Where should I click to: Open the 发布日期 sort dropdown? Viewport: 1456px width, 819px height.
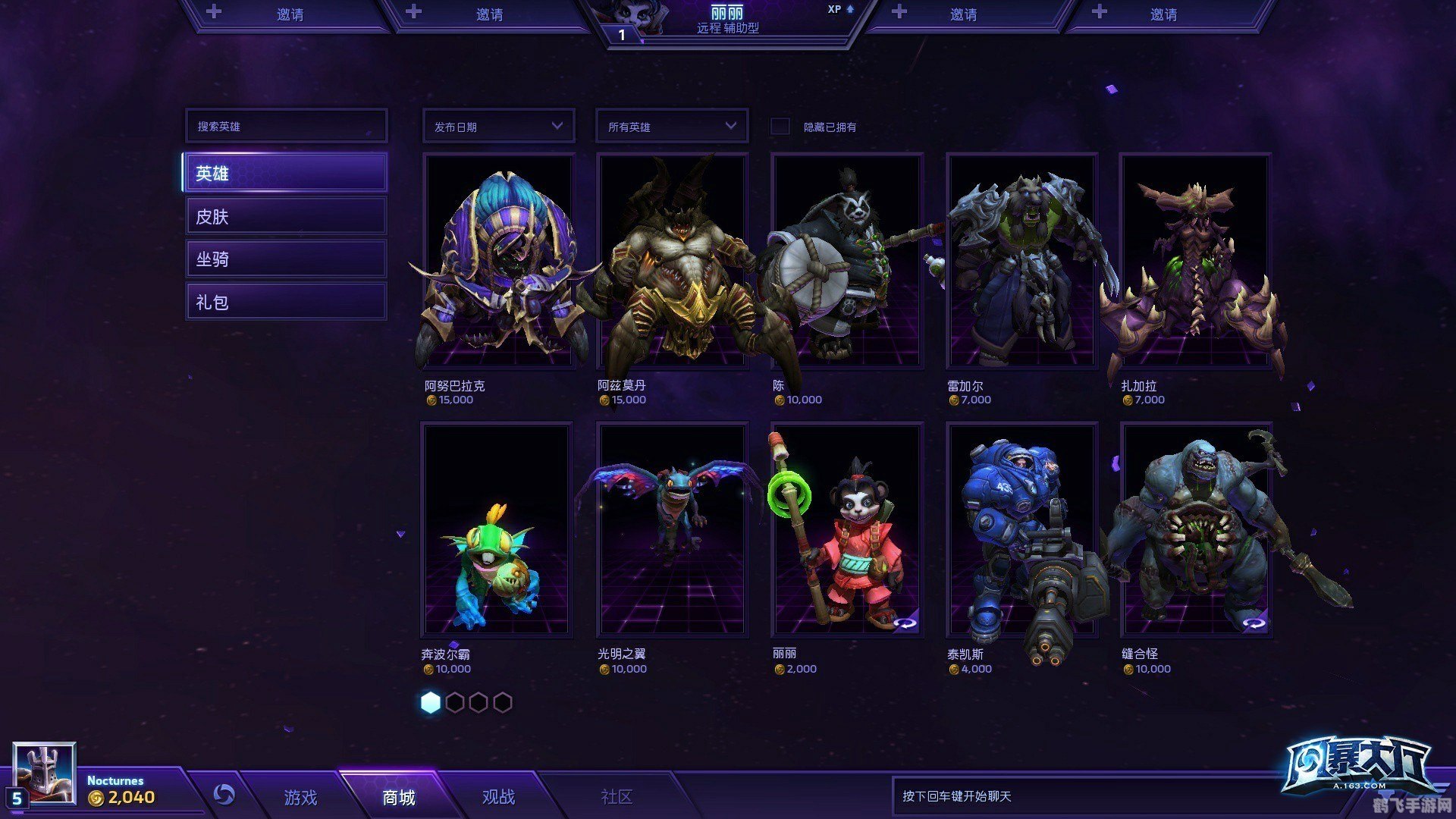[498, 126]
